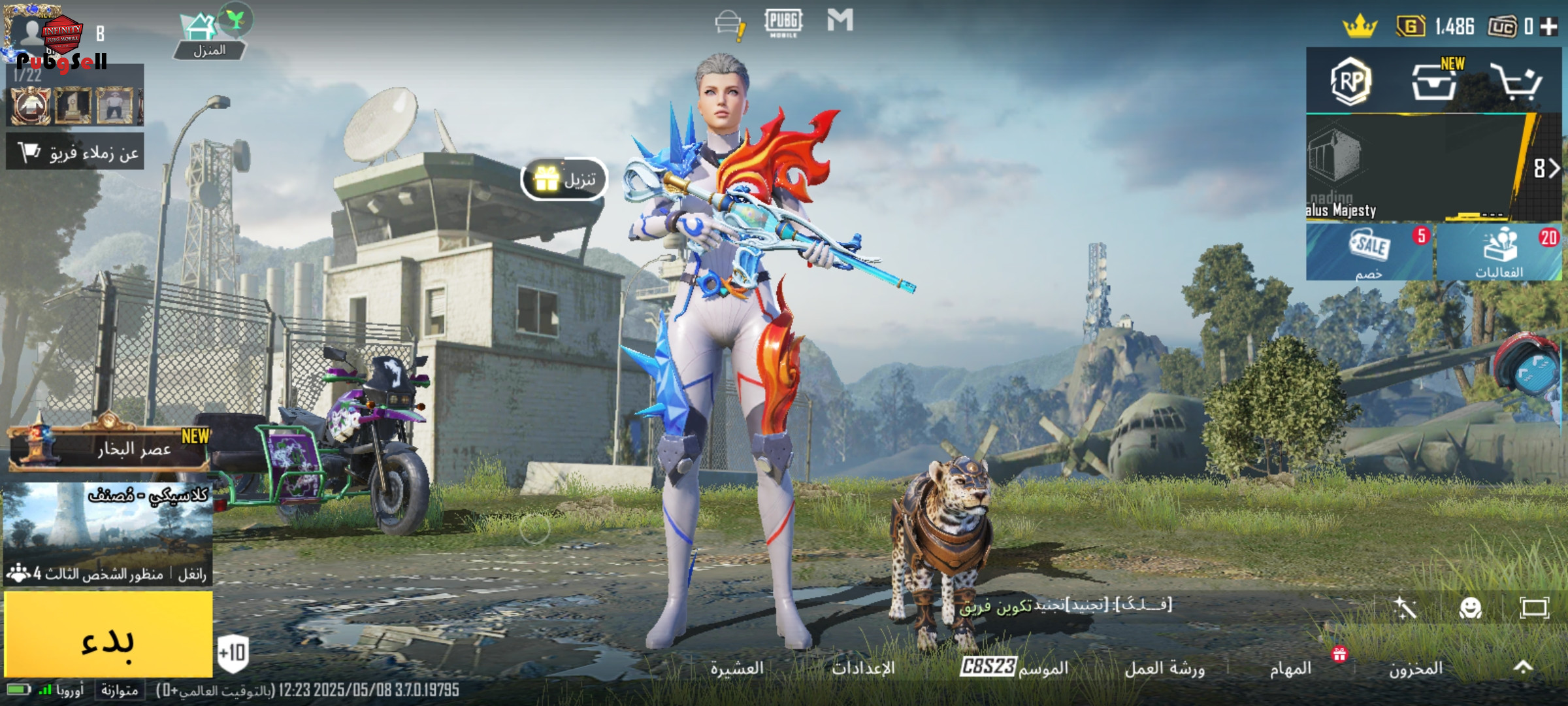Open the Royale Pass RP menu
1568x706 pixels.
point(1351,82)
